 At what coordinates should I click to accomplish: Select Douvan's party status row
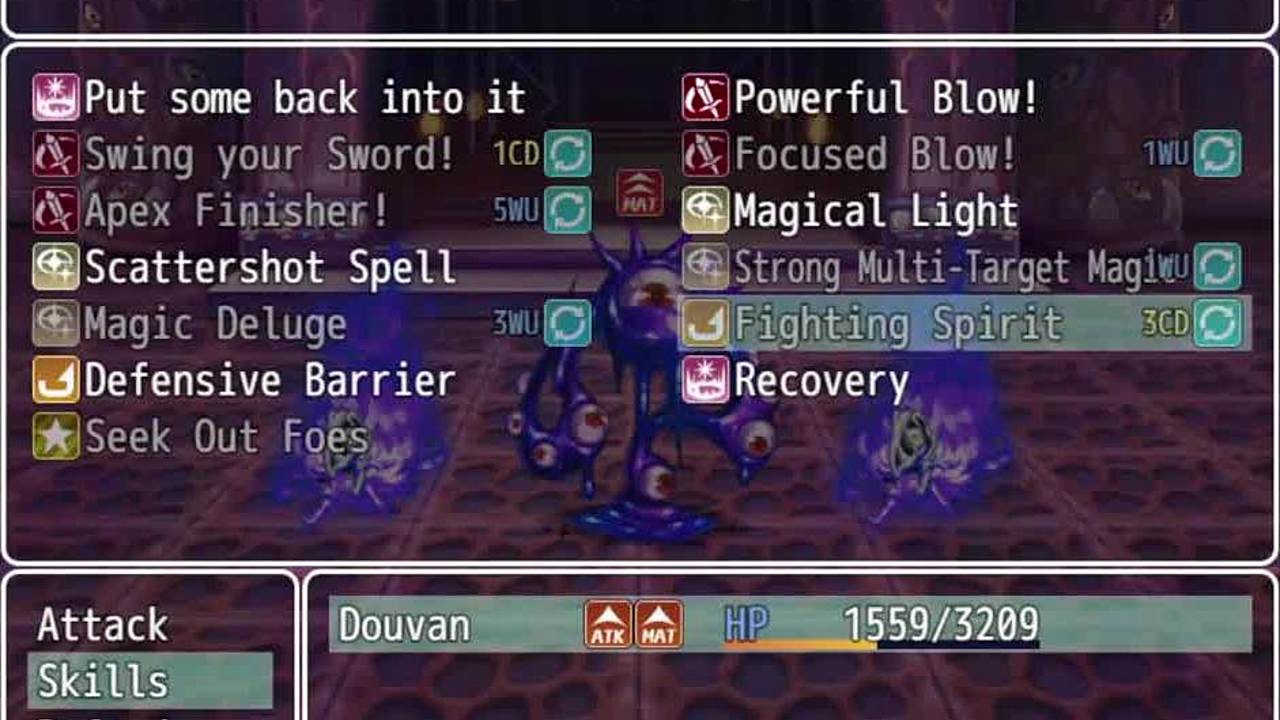[x=790, y=625]
